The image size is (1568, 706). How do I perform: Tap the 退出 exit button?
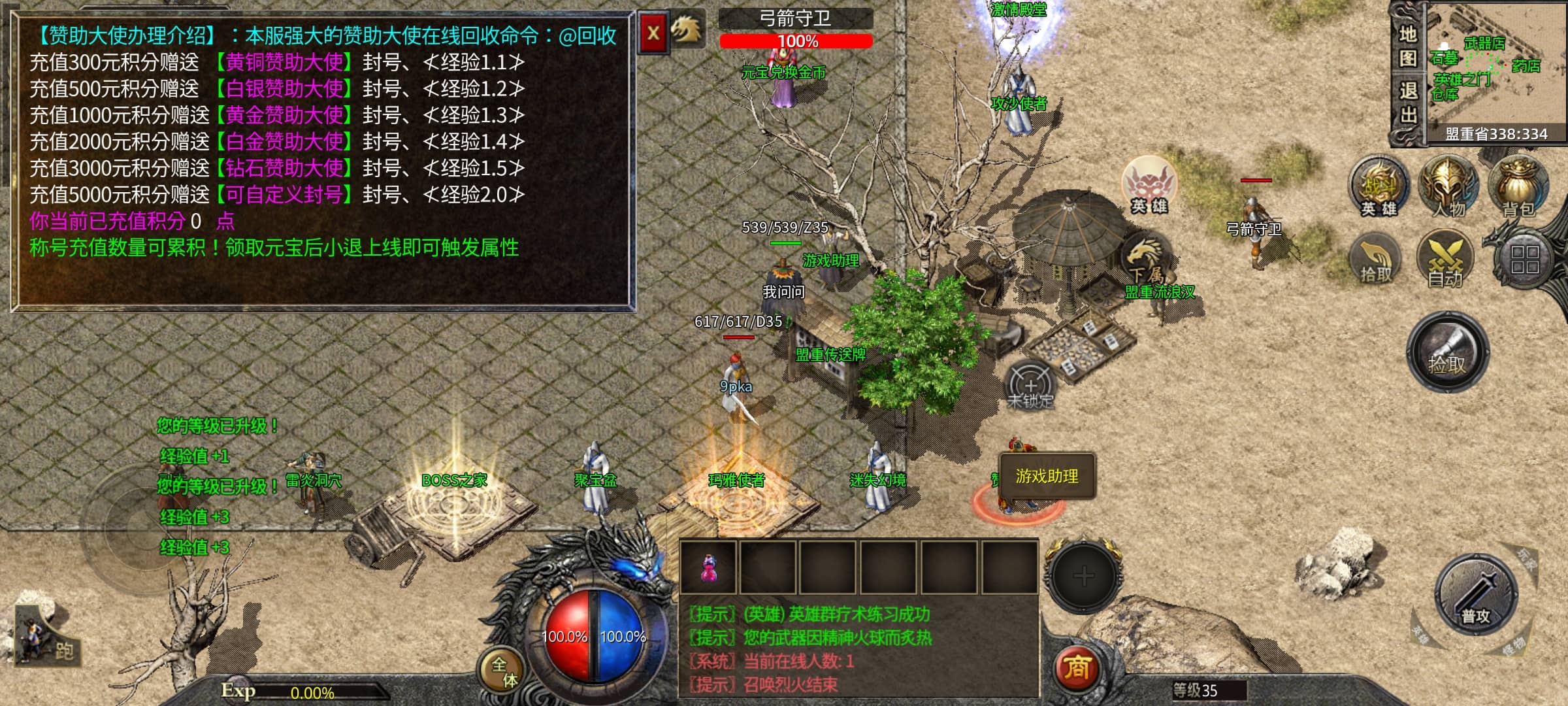1408,103
